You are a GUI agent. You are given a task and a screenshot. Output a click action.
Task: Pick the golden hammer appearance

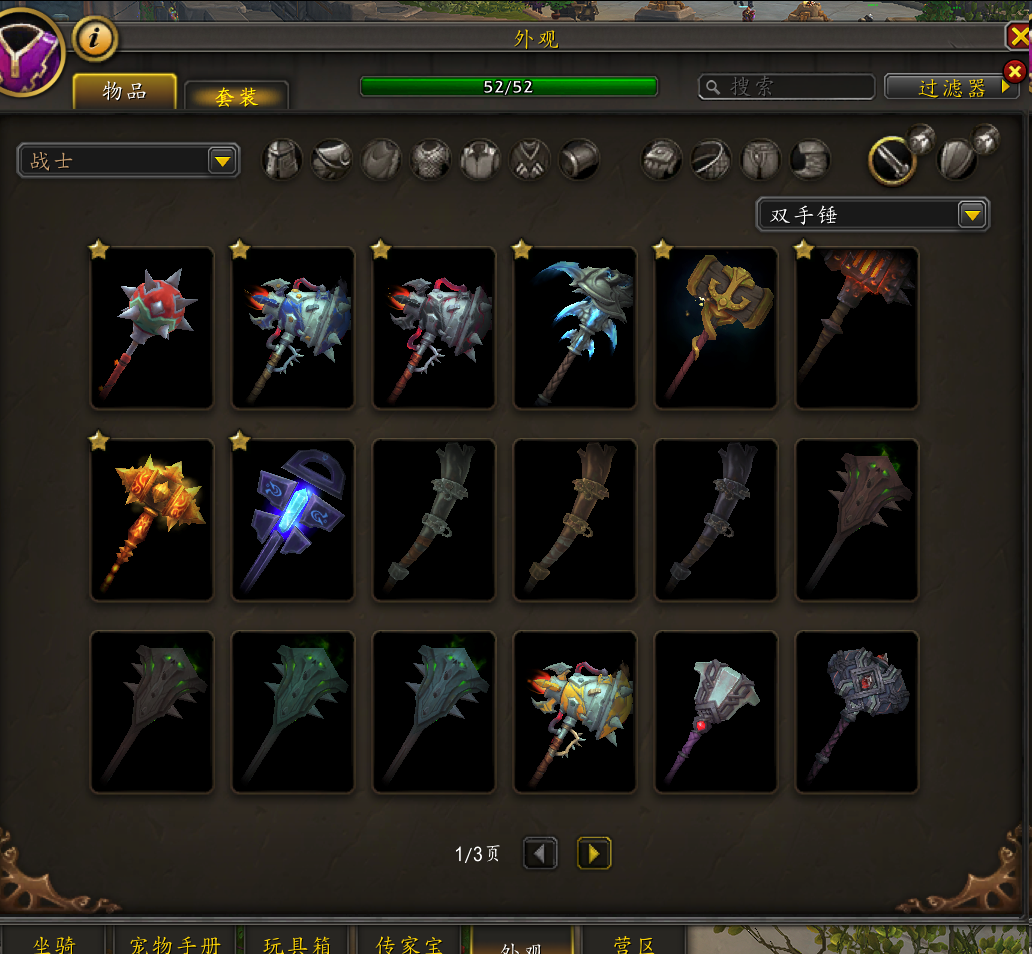point(716,328)
